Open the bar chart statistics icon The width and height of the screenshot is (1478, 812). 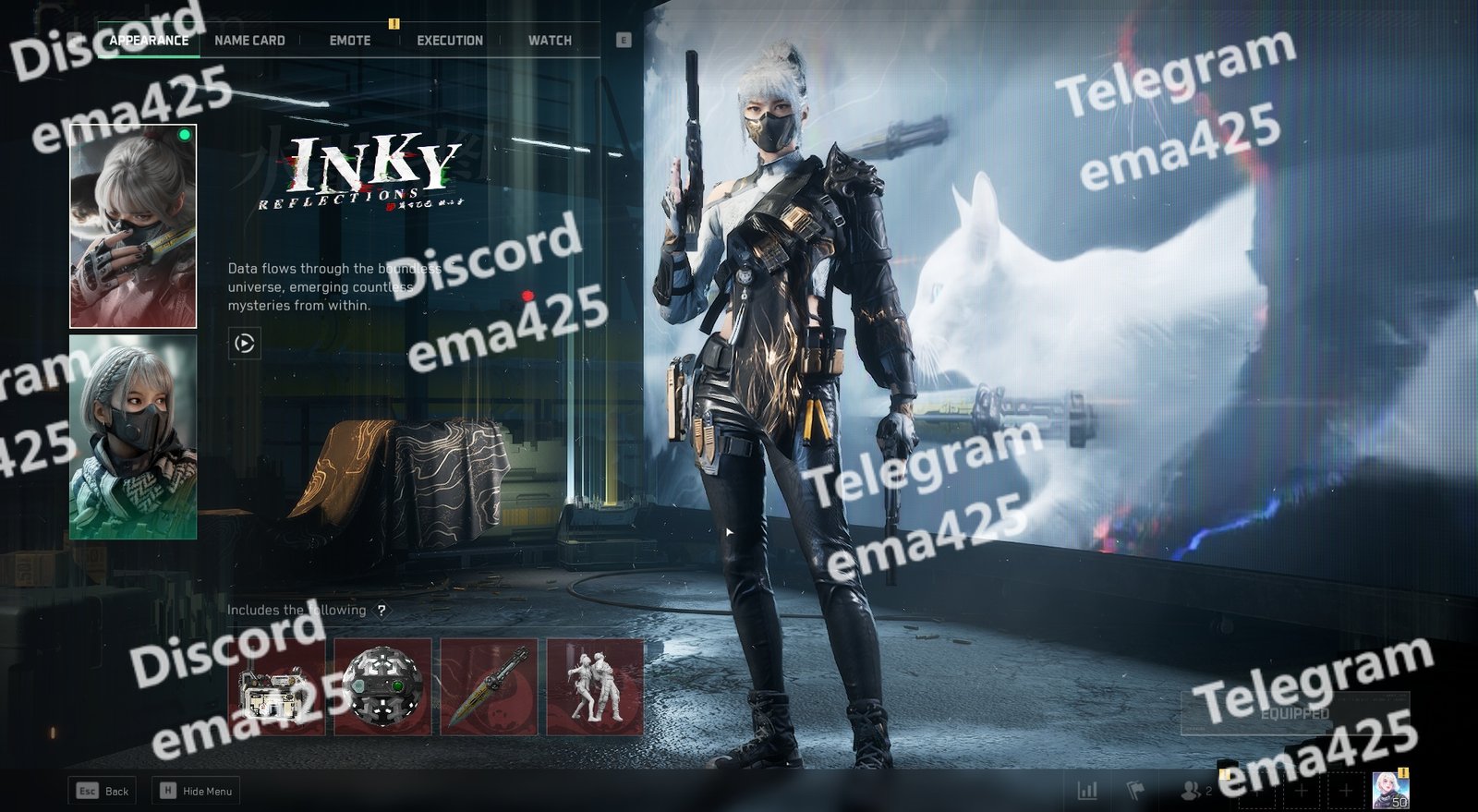coord(1088,791)
